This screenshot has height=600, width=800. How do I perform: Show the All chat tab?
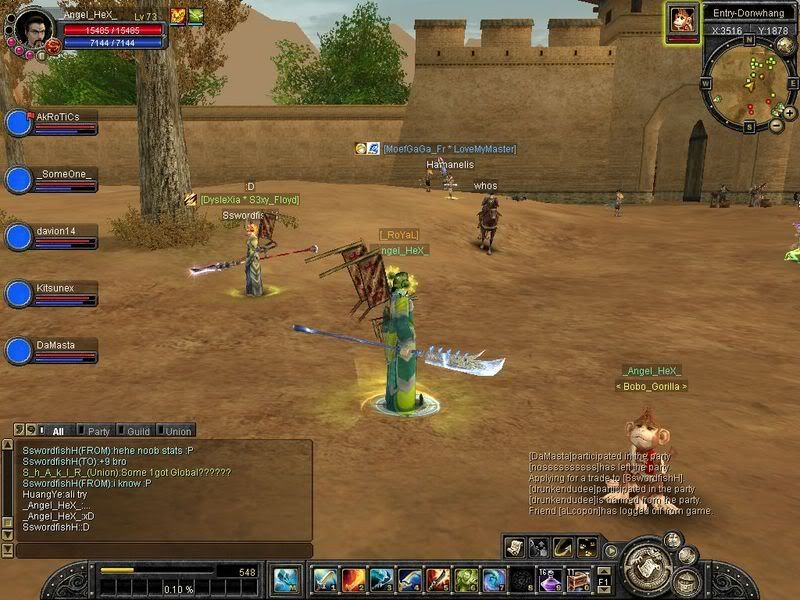pos(57,431)
